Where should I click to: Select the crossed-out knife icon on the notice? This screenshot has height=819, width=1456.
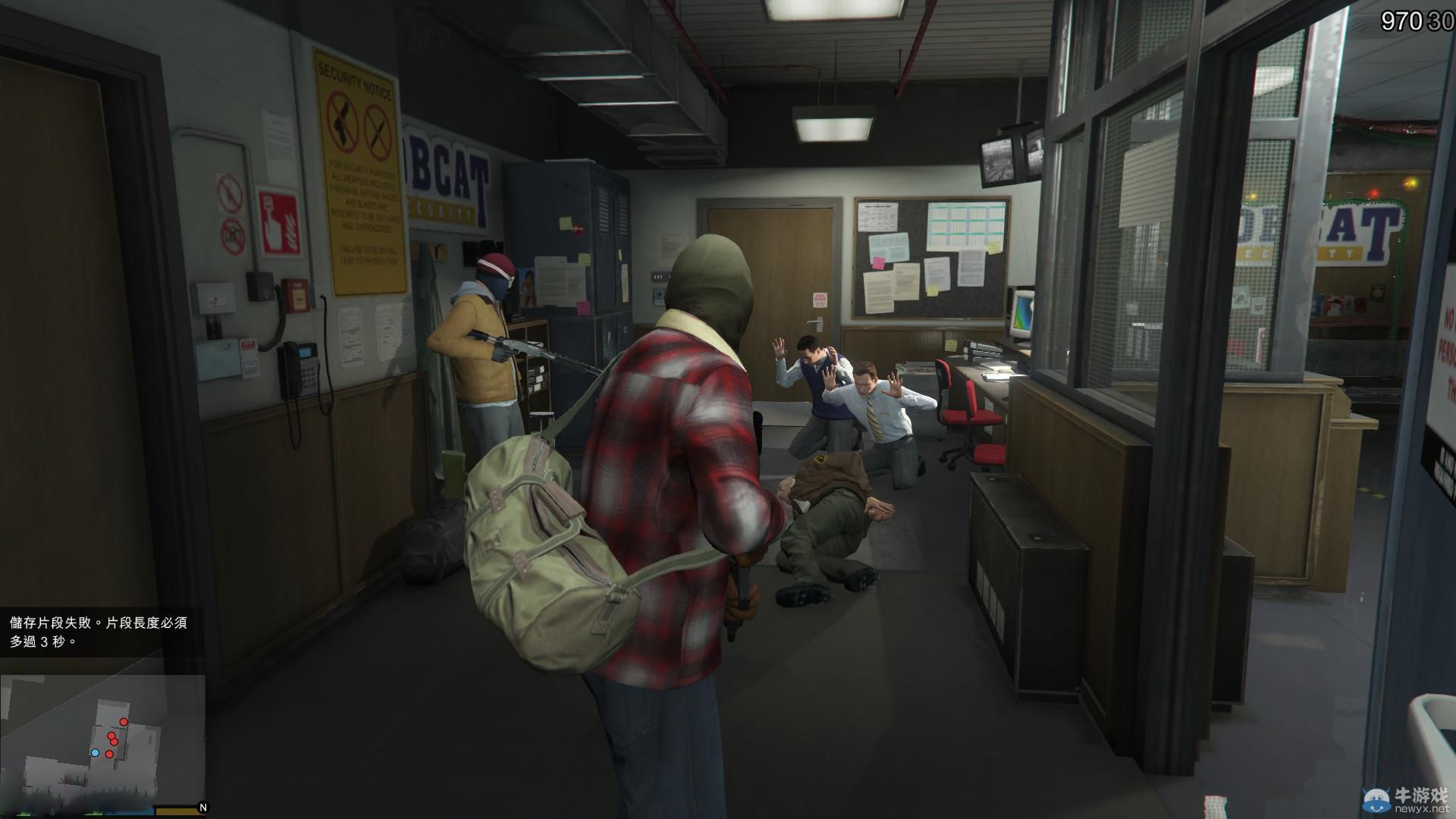pos(379,130)
